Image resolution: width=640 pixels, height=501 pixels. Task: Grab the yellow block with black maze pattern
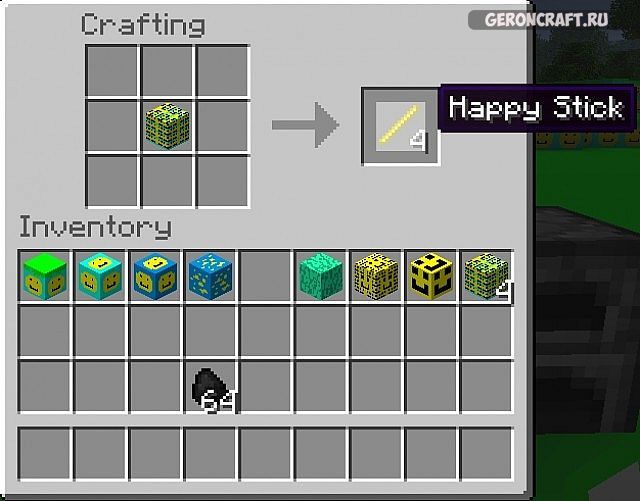(376, 277)
